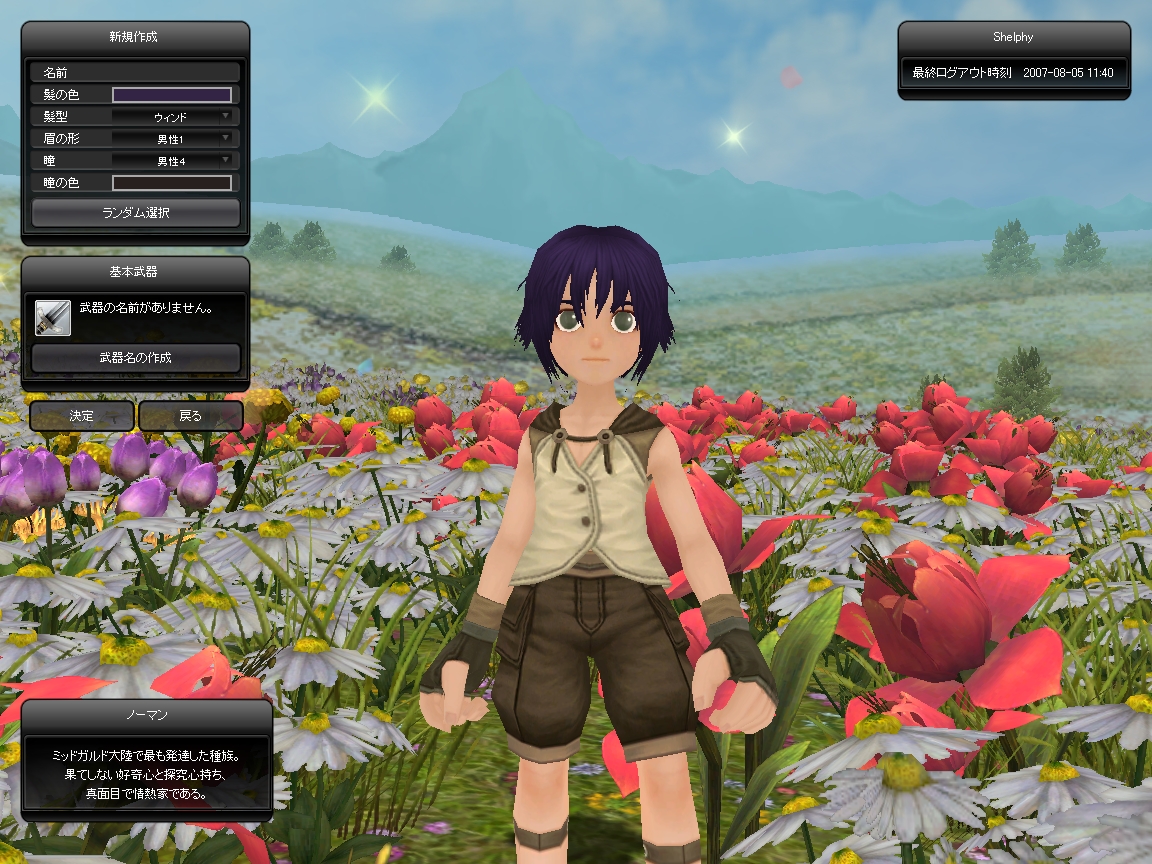Screen dimensions: 1152x864
Task: Open the 髪型 hairstyle dropdown
Action: (x=171, y=117)
